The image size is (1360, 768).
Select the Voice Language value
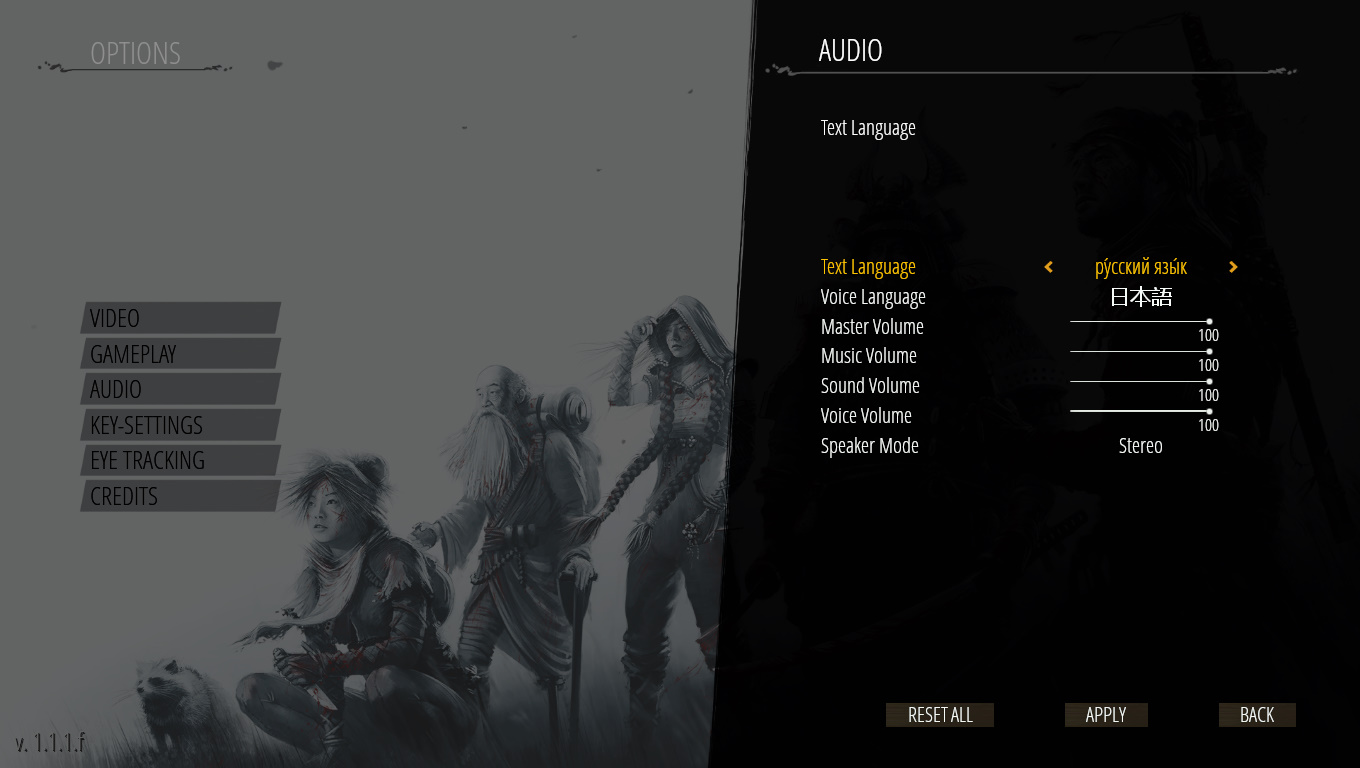click(x=1141, y=297)
